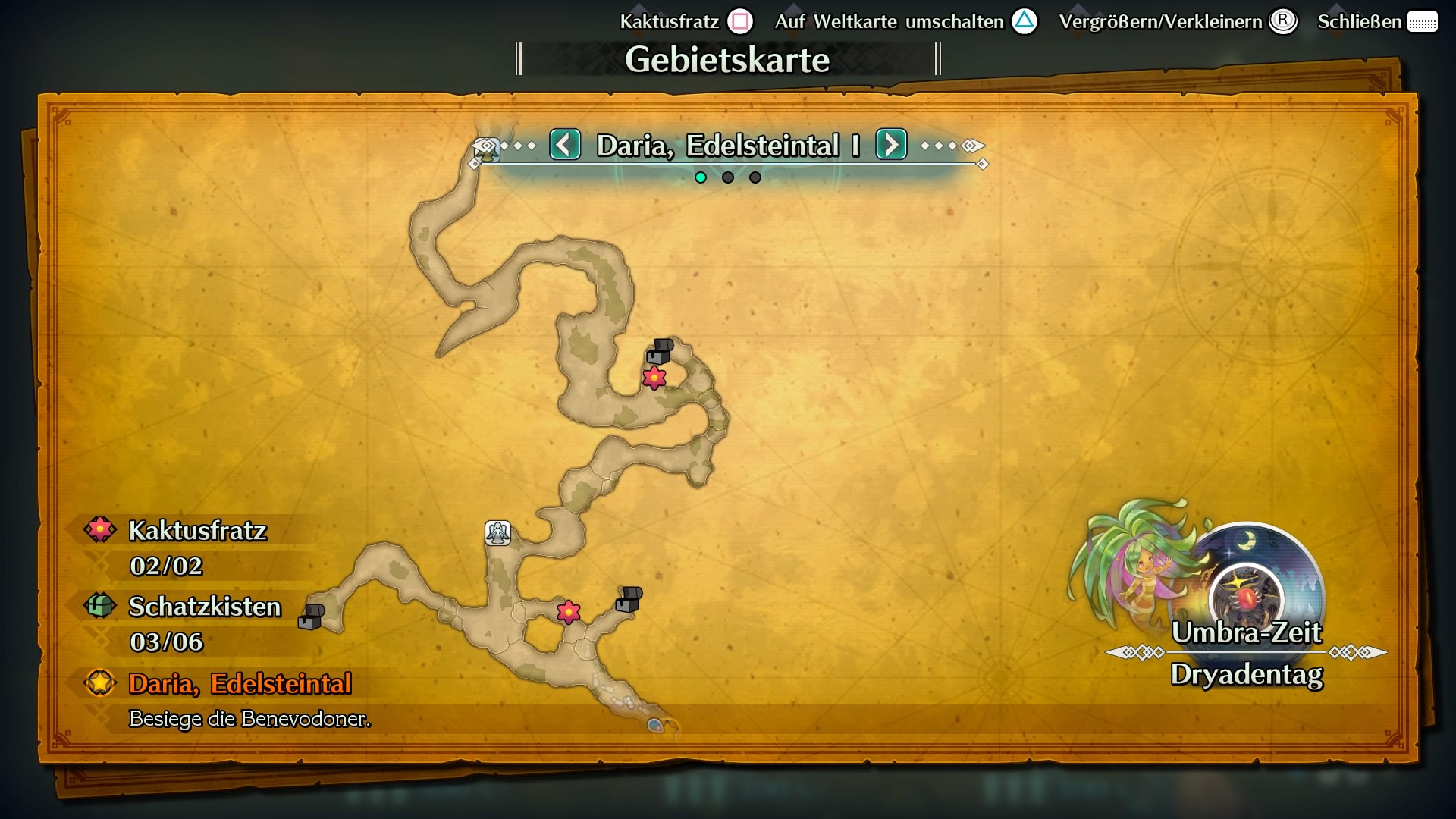Open the previous area with the left arrow
Image resolution: width=1456 pixels, height=819 pixels.
tap(564, 145)
